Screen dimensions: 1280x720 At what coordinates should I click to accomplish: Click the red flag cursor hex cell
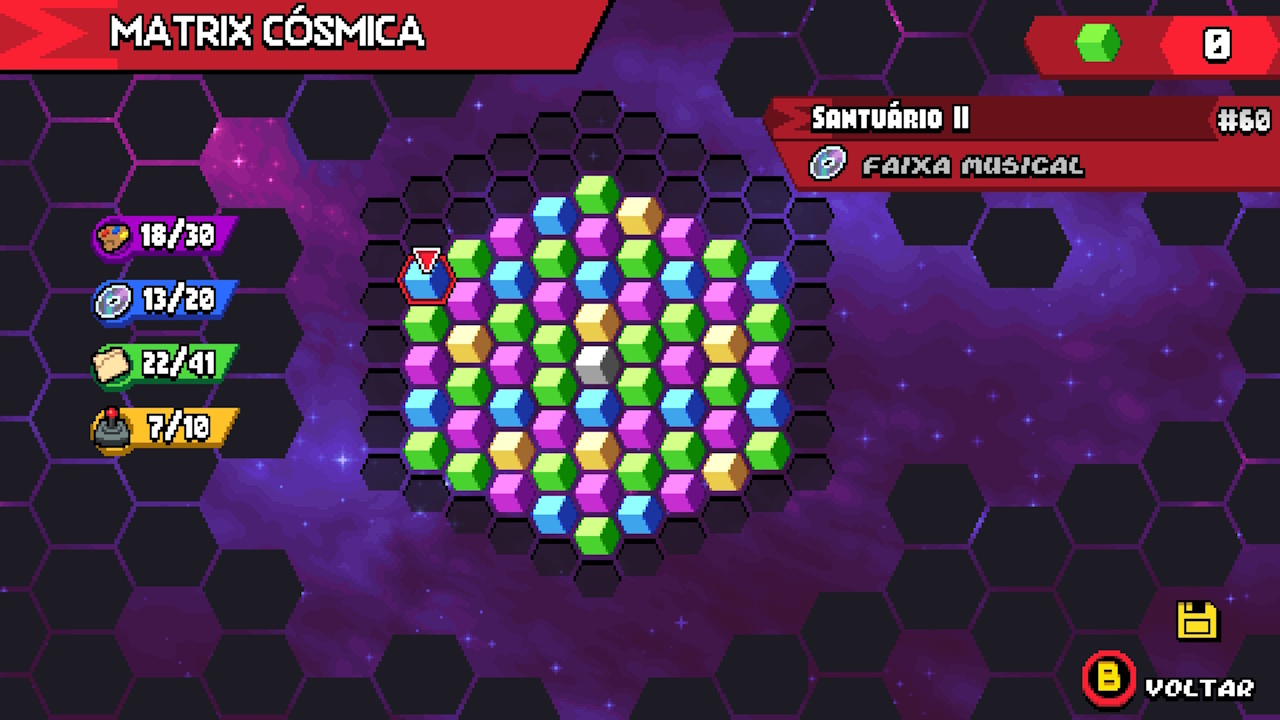pyautogui.click(x=427, y=277)
